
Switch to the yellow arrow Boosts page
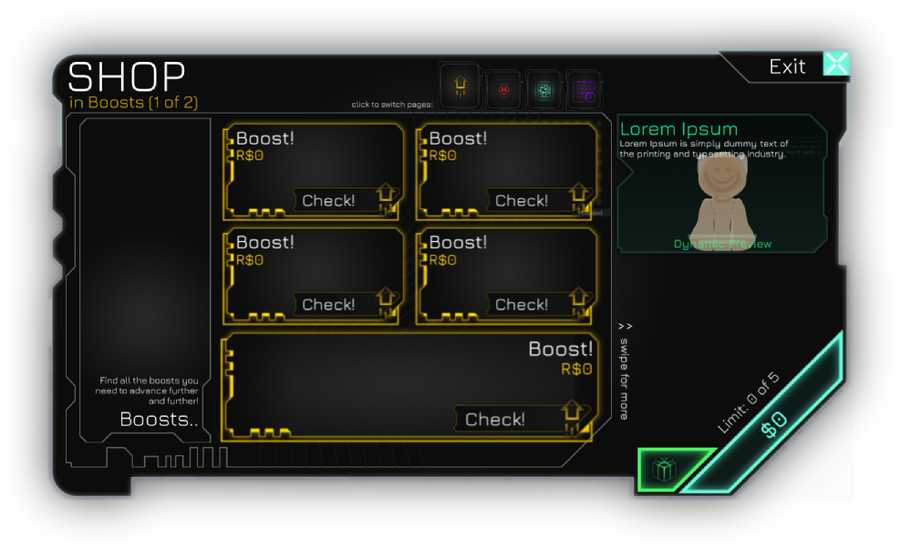coord(459,88)
